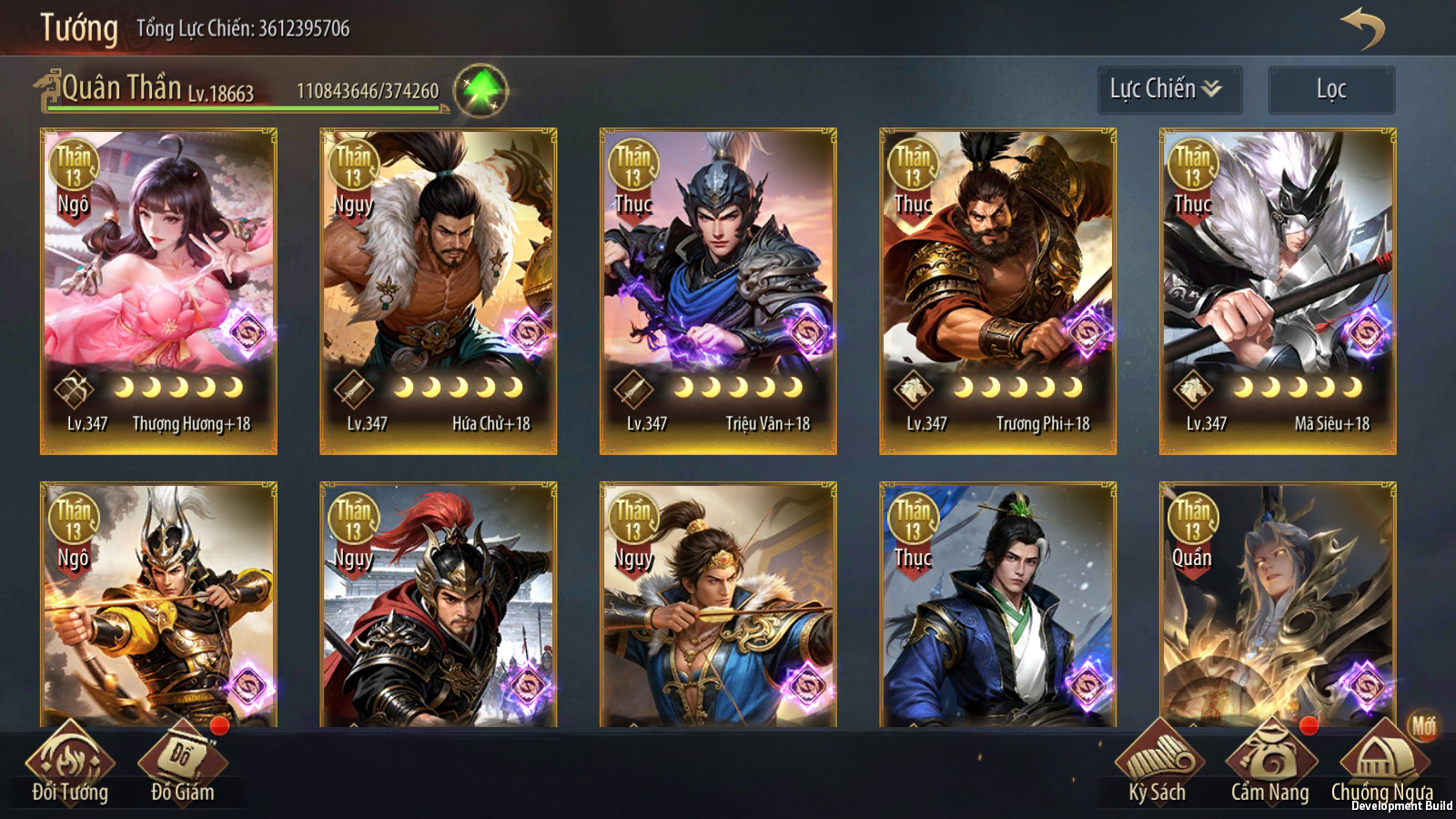This screenshot has width=1456, height=819.
Task: Tap the green upgrade arrow icon
Action: pos(480,91)
